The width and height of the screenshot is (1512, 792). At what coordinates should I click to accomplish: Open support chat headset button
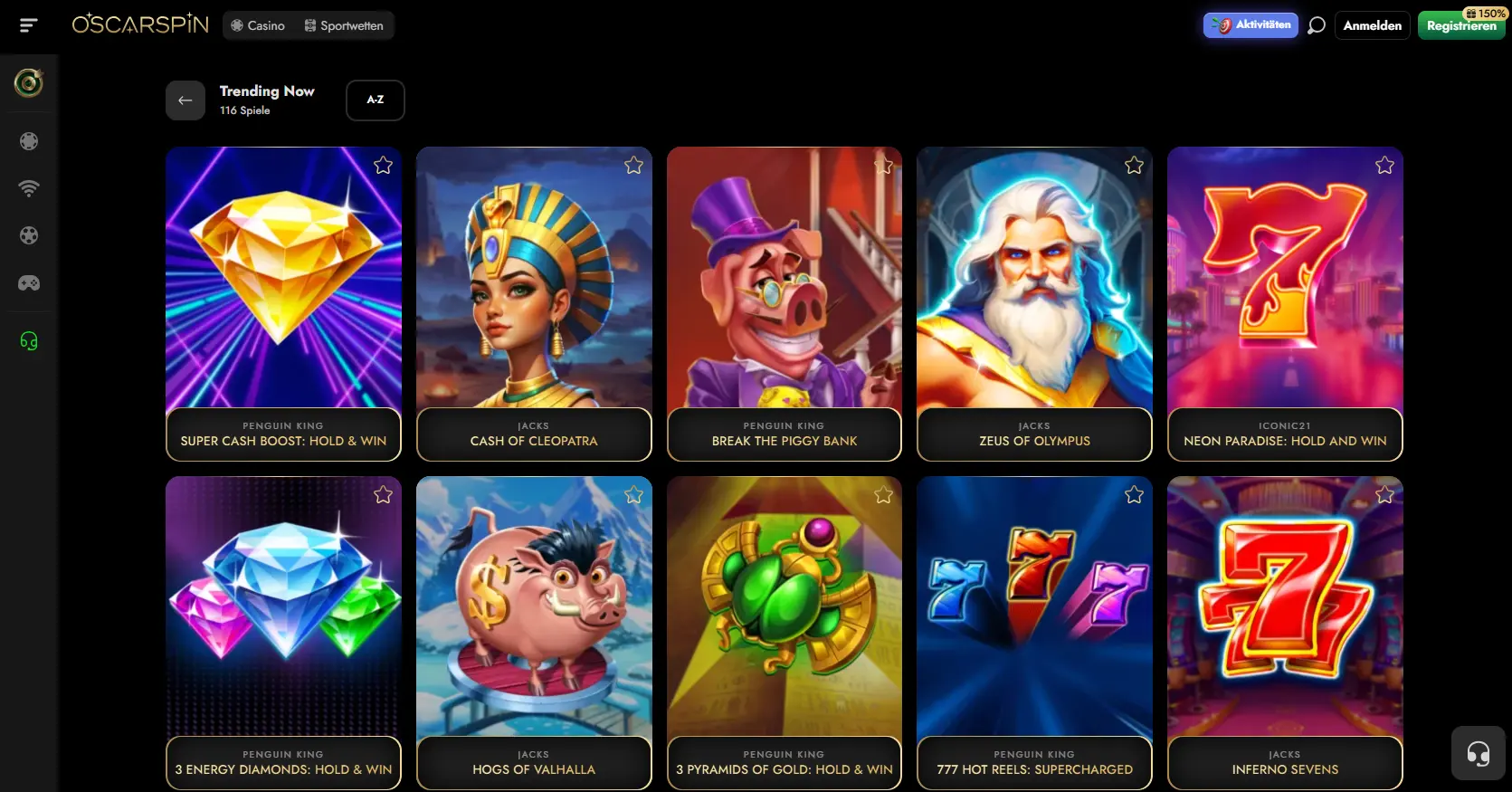[x=1478, y=753]
